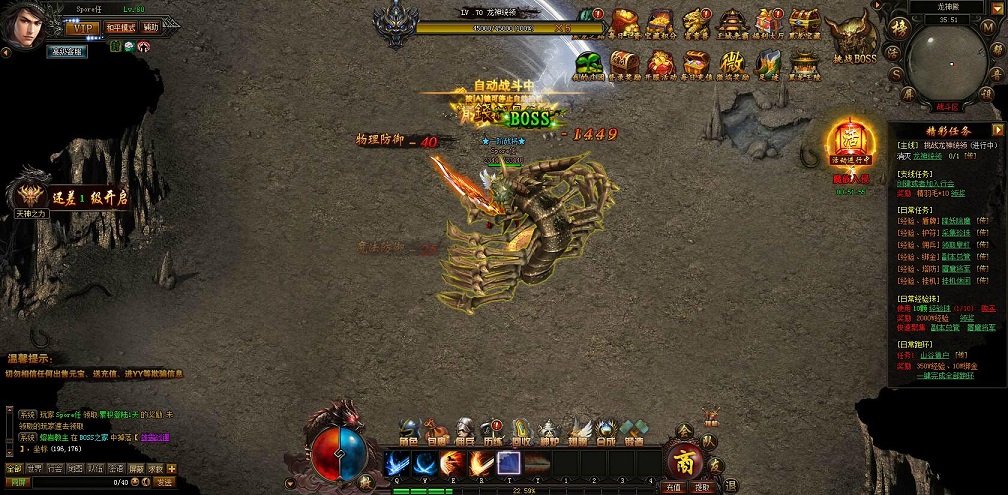Open the 微端奖励 icon
This screenshot has height=495, width=1008.
point(734,62)
